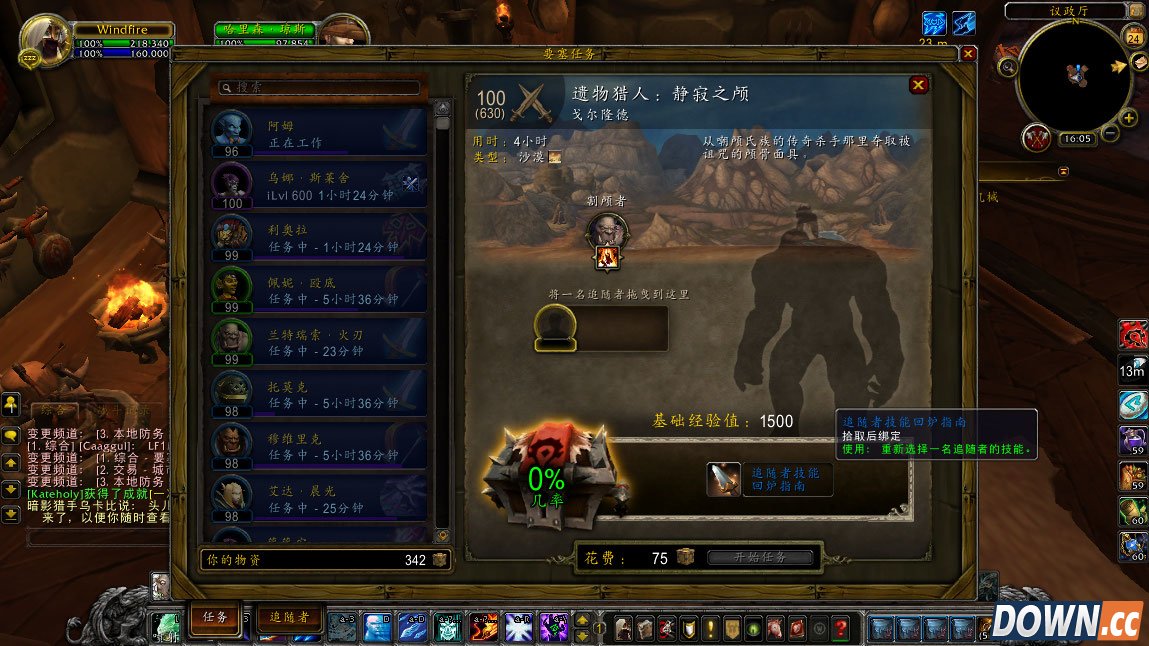Open the 追随者 tab
The height and width of the screenshot is (646, 1149).
[288, 618]
